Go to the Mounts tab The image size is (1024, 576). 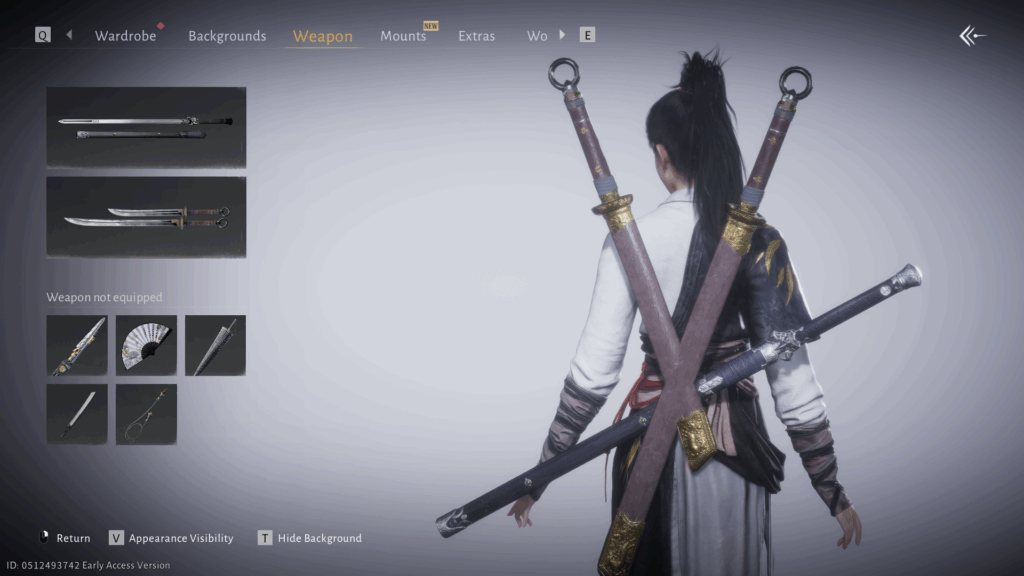403,36
